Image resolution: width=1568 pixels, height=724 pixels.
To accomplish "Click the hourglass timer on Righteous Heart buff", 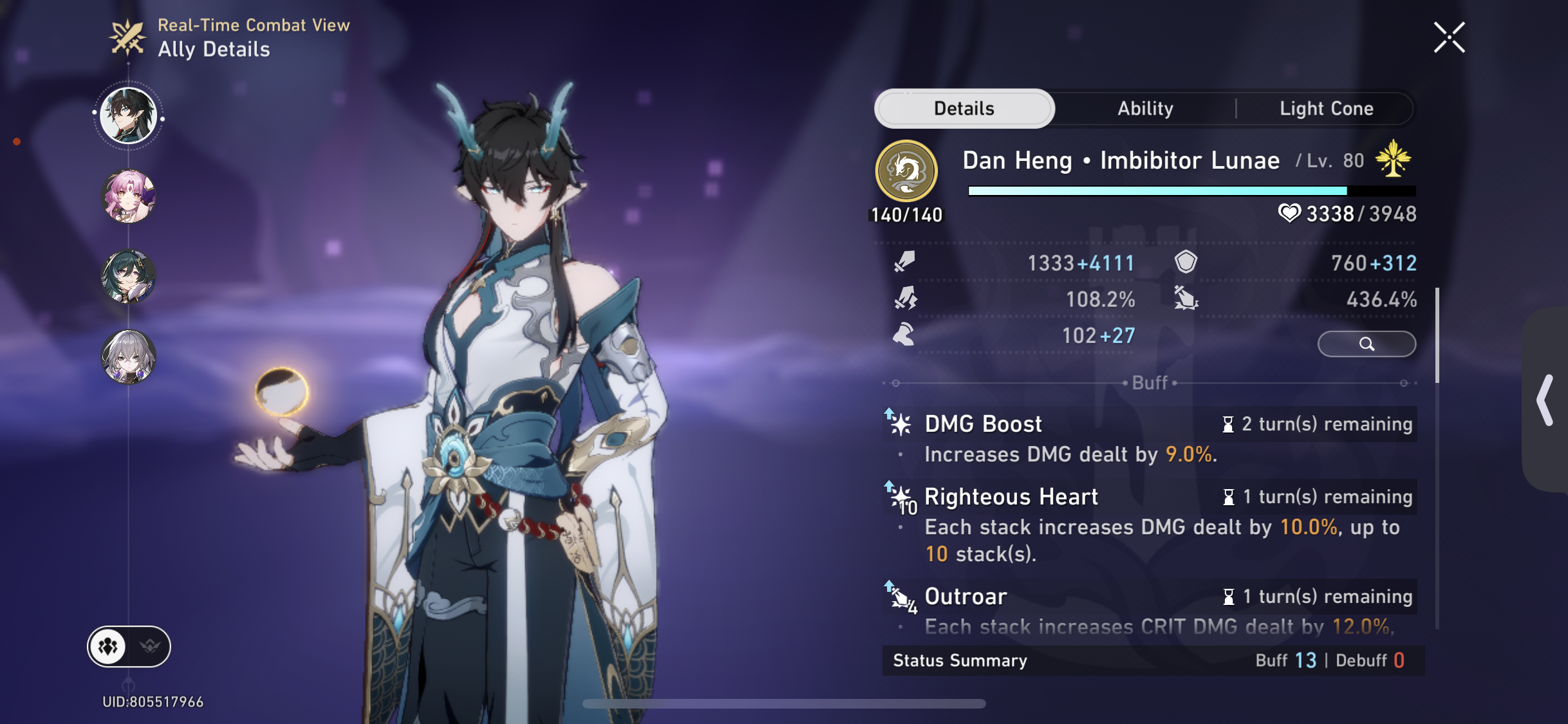I will coord(1228,496).
